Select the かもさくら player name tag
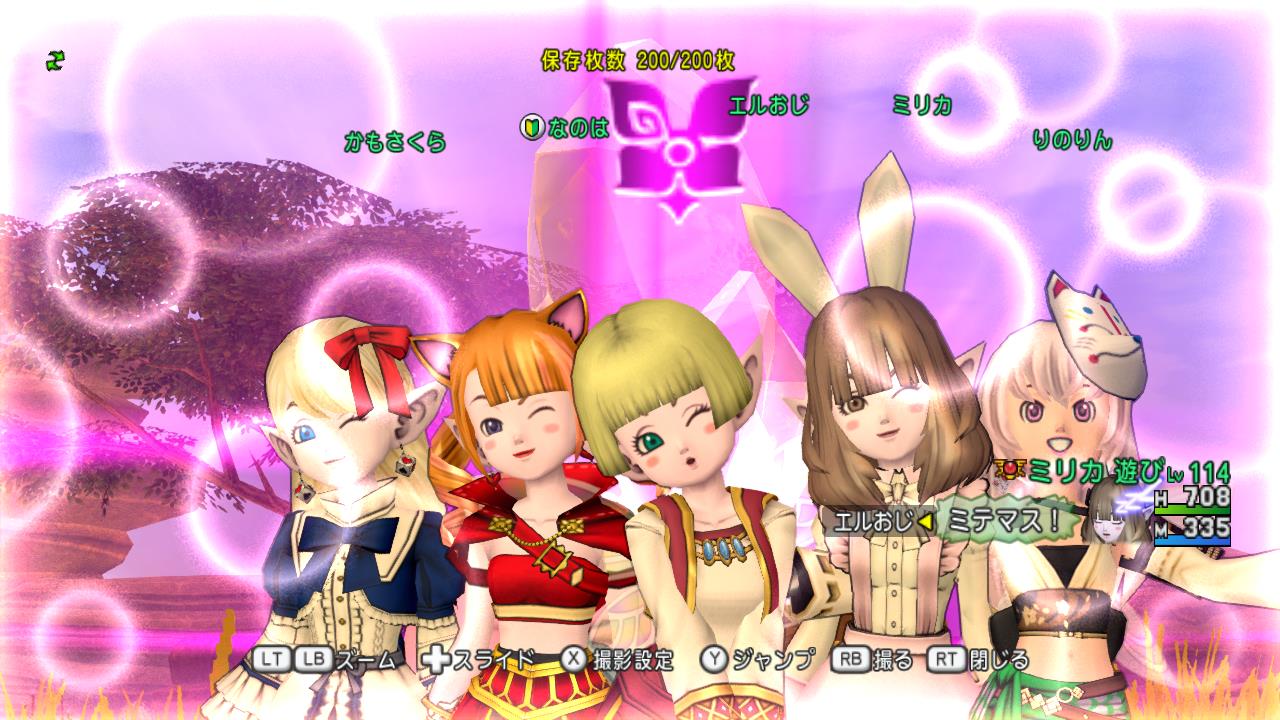Image resolution: width=1280 pixels, height=720 pixels. (395, 141)
